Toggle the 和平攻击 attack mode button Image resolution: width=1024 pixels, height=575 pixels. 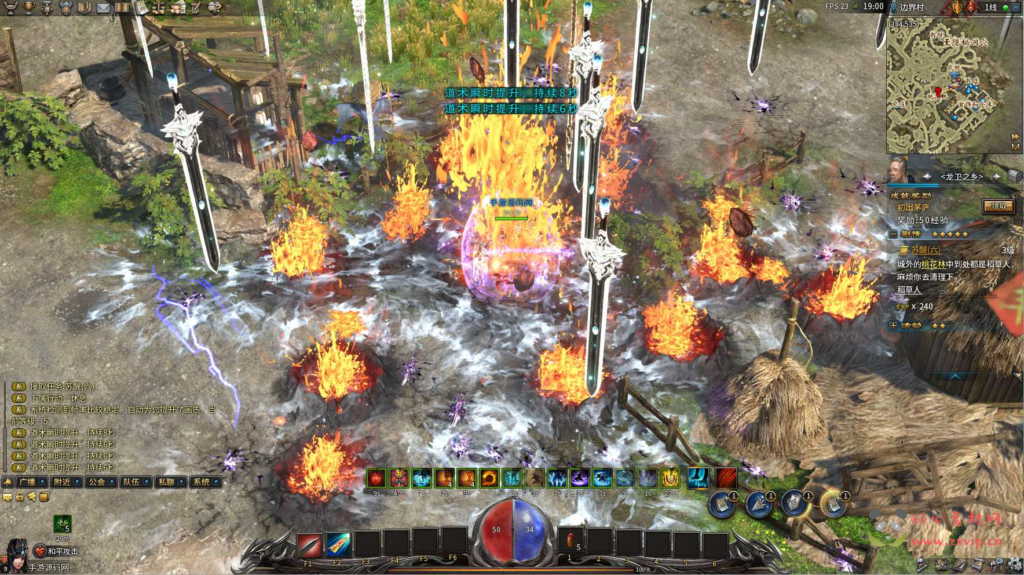pos(56,551)
